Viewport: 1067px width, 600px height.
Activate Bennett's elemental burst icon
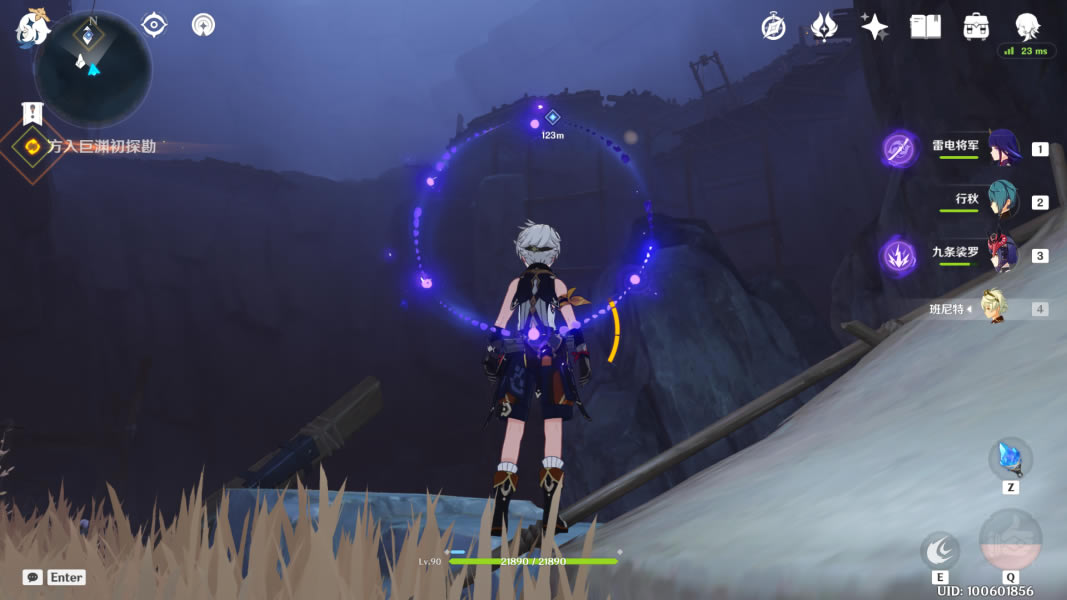point(1010,541)
